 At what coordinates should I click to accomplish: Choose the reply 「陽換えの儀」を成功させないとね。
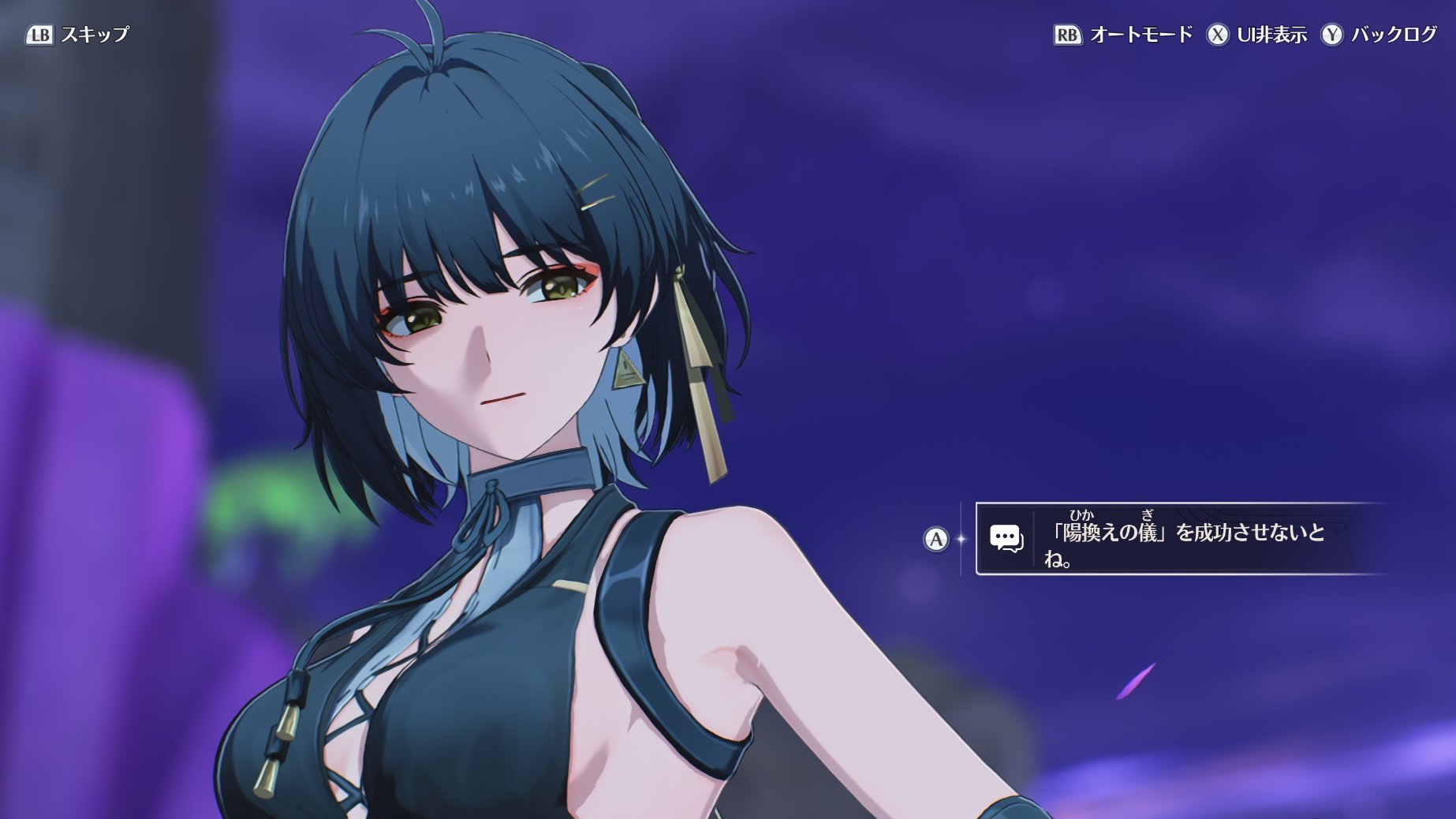tap(1183, 539)
